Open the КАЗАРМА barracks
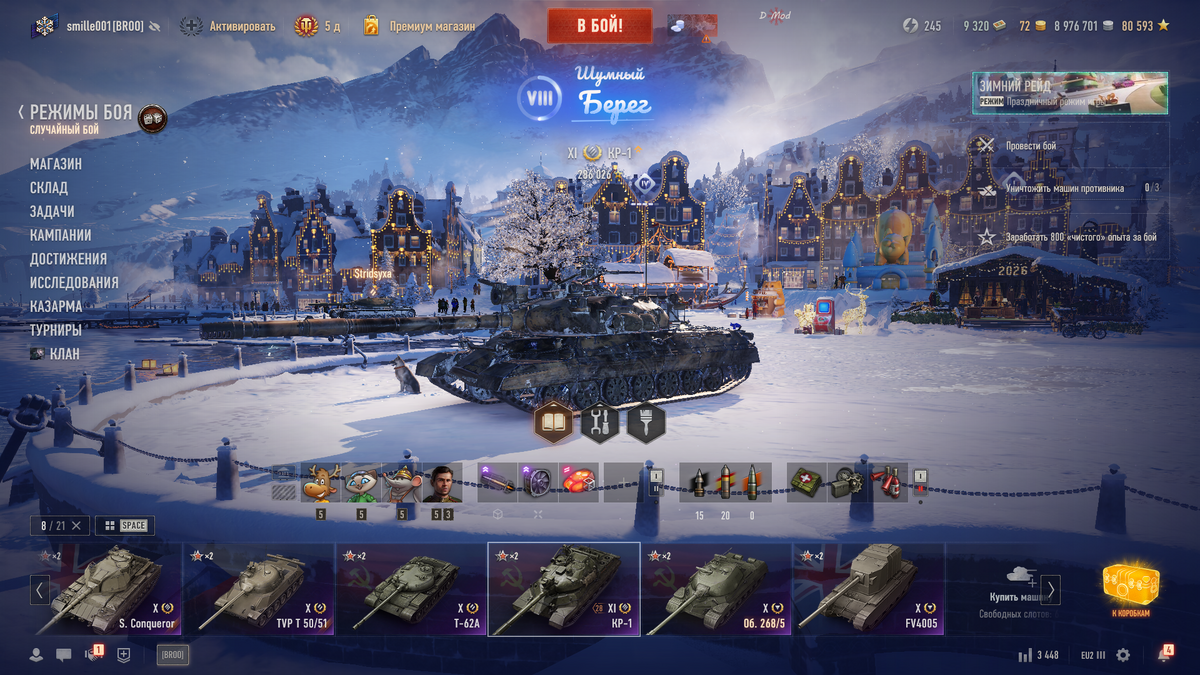Viewport: 1200px width, 675px height. [56, 307]
